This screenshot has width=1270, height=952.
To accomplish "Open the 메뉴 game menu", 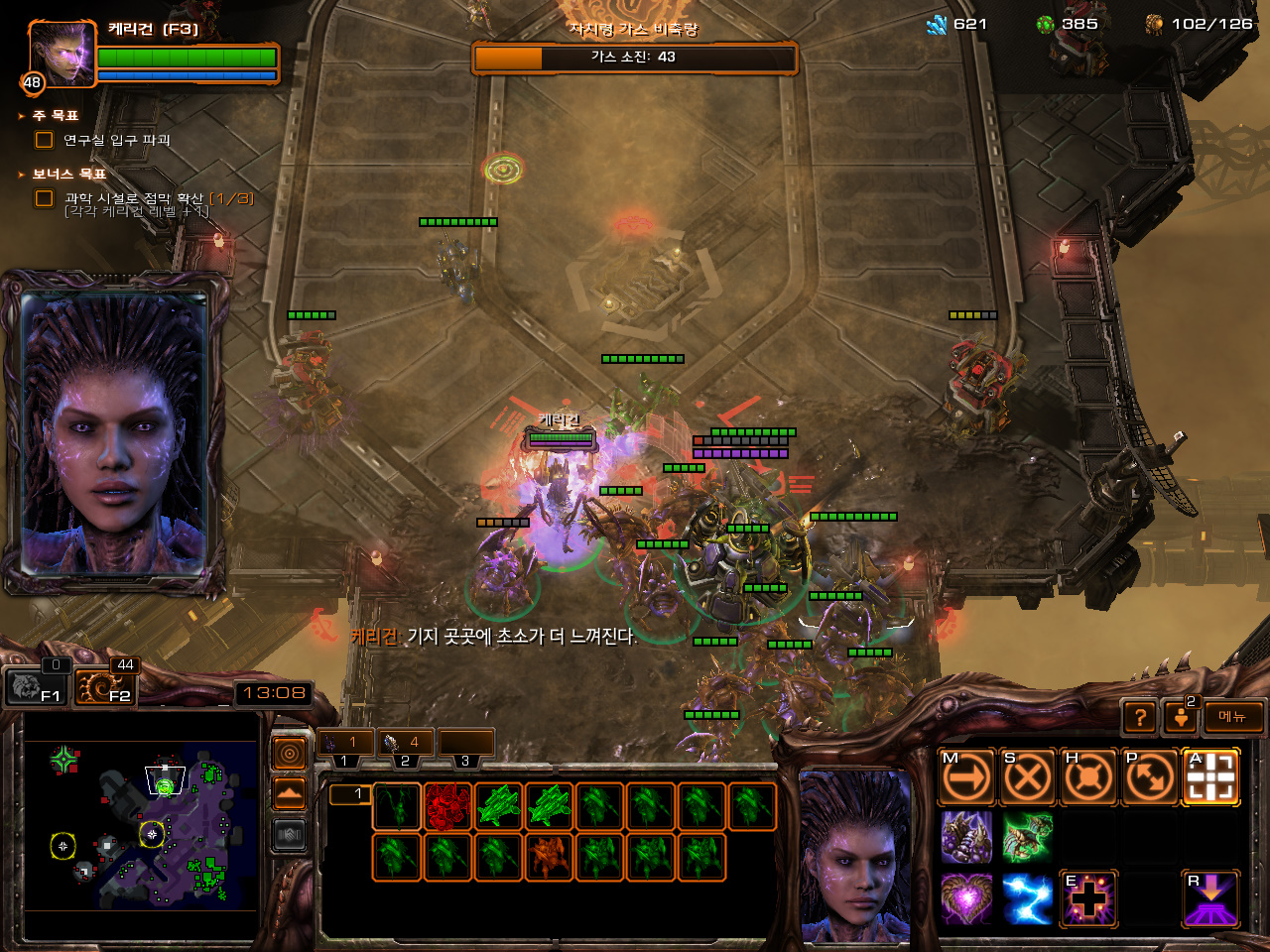I will coord(1233,717).
